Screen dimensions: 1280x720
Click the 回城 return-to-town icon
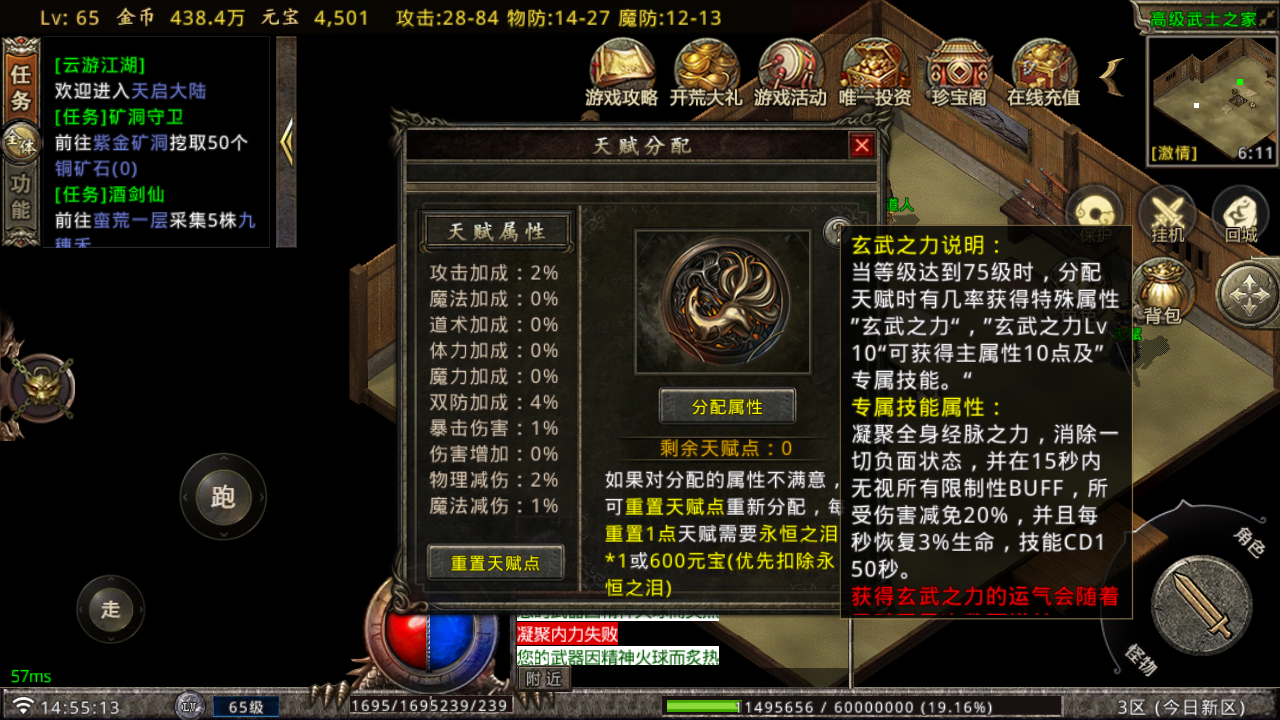pos(1240,213)
